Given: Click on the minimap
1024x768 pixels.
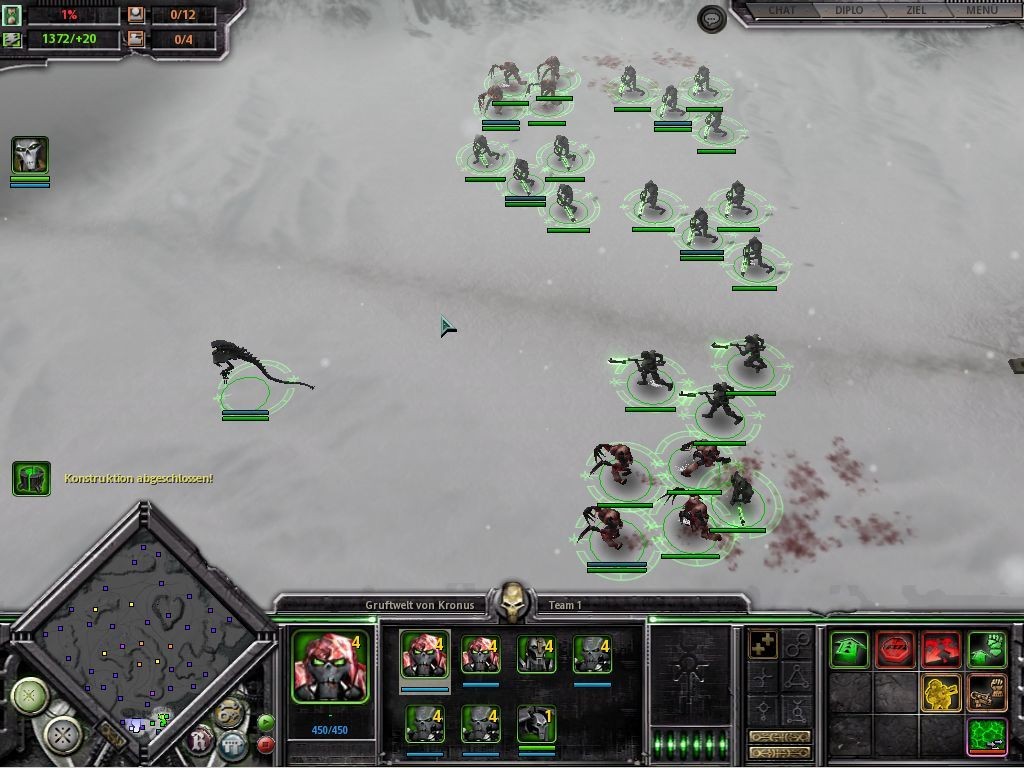Looking at the screenshot, I should click(x=140, y=620).
